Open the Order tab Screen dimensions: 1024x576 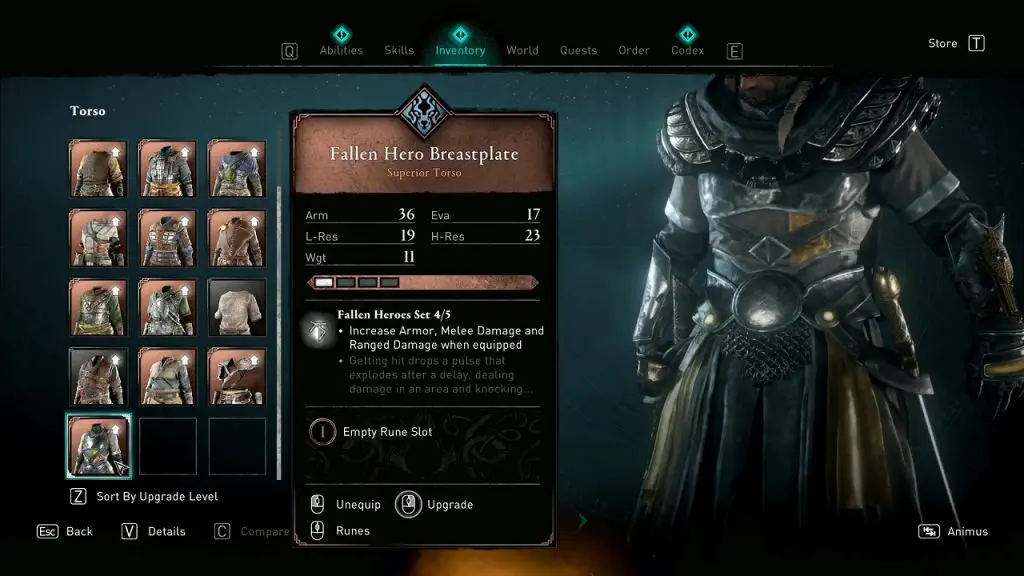coord(634,50)
